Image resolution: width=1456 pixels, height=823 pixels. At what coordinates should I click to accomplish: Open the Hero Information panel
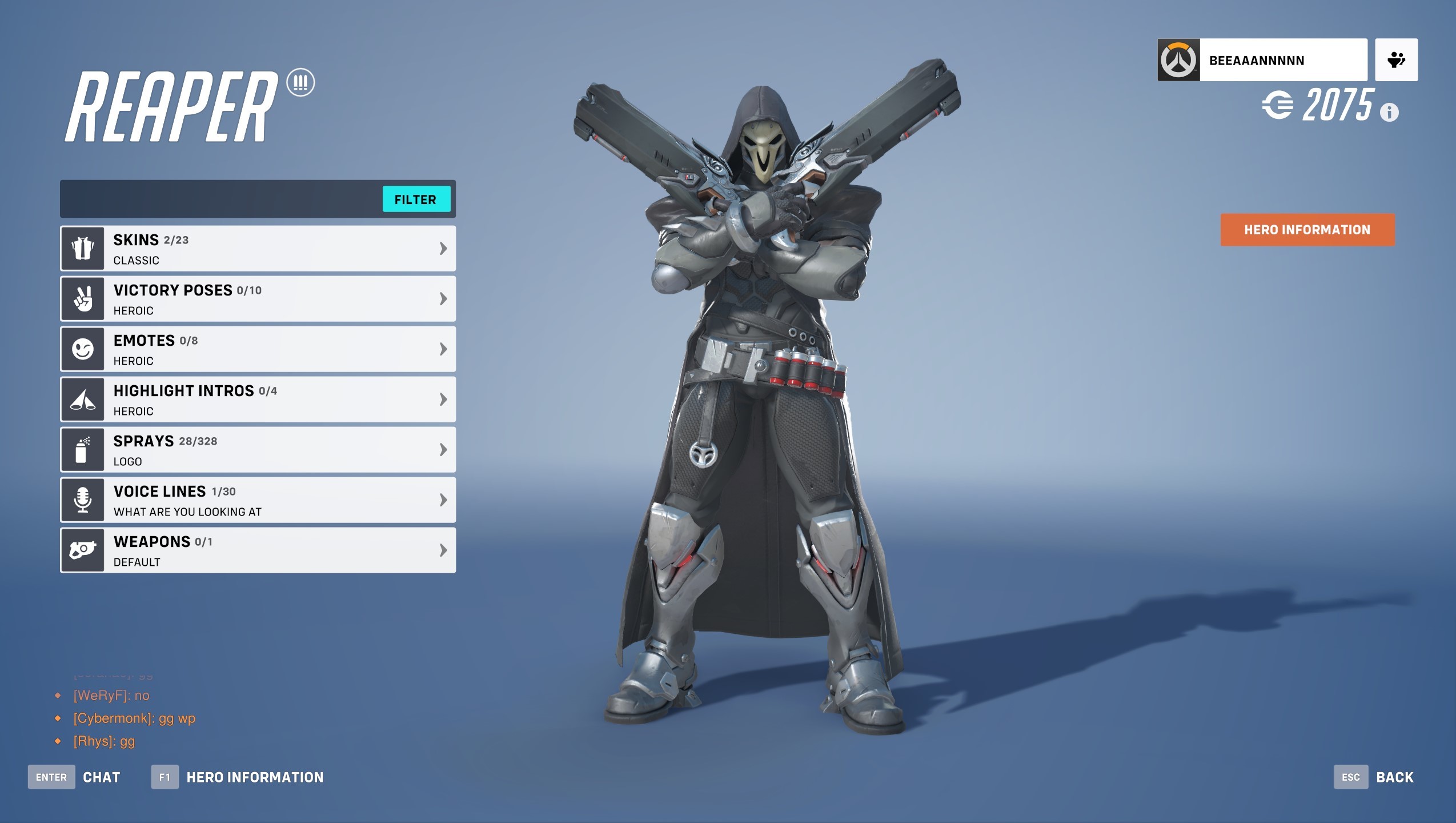[x=1306, y=229]
